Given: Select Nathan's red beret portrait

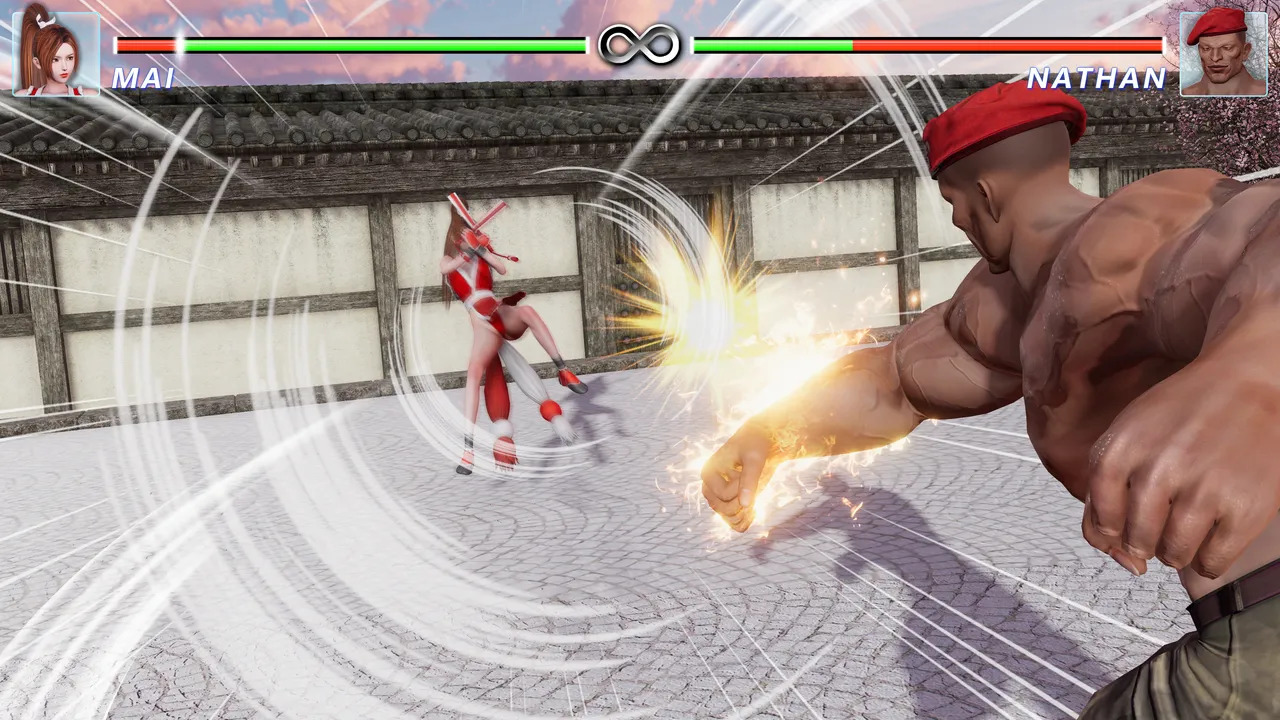Looking at the screenshot, I should (x=1222, y=53).
